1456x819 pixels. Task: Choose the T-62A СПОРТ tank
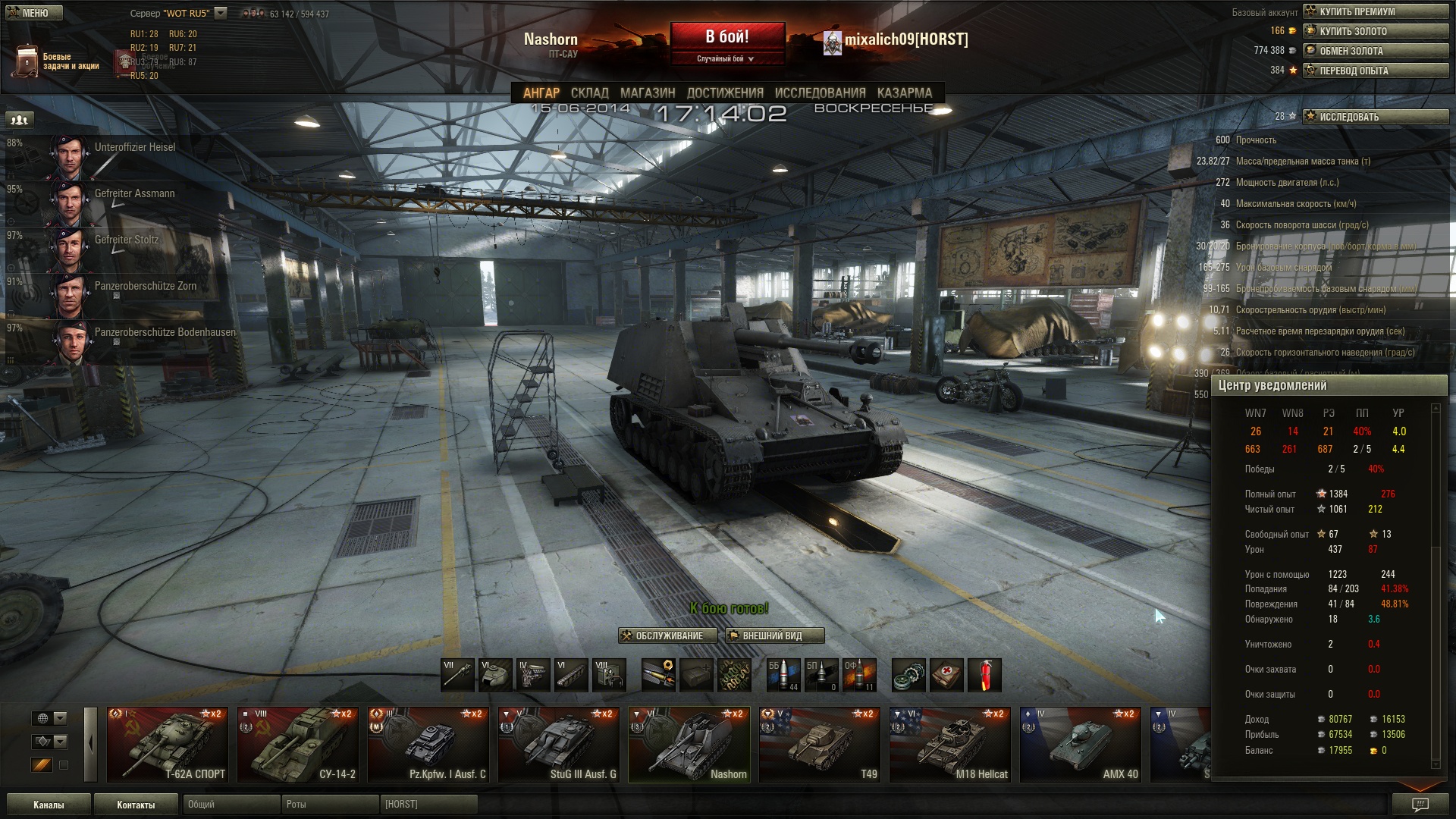pos(168,745)
